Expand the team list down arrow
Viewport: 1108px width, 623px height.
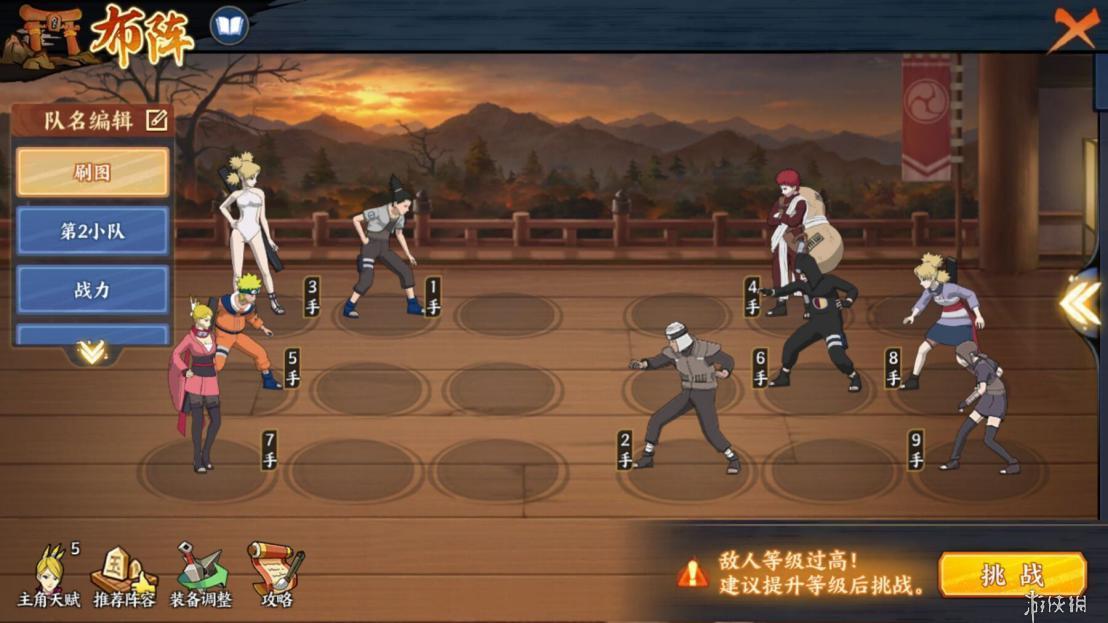coord(92,352)
